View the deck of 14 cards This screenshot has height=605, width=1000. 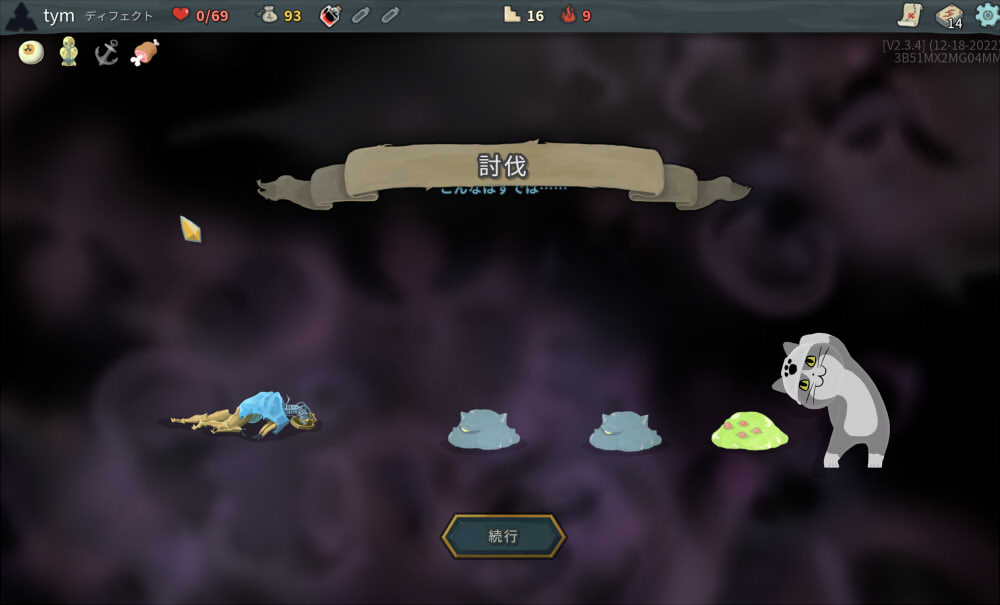(949, 15)
